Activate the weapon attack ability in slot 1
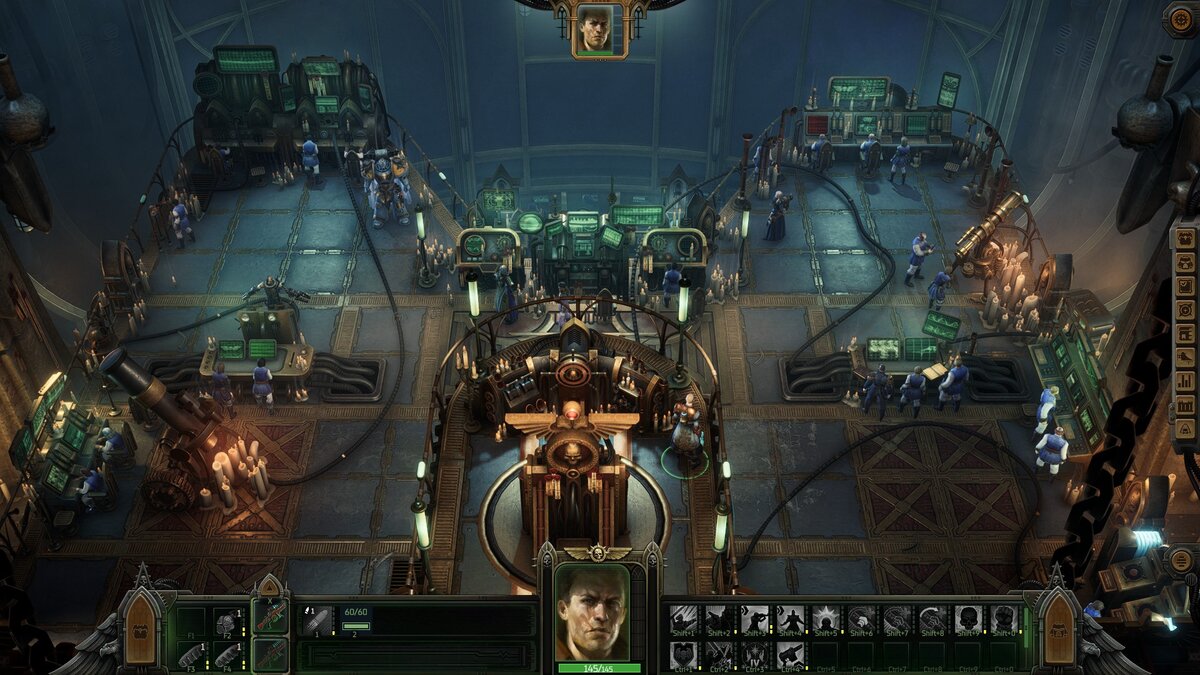1200x675 pixels. pyautogui.click(x=318, y=619)
